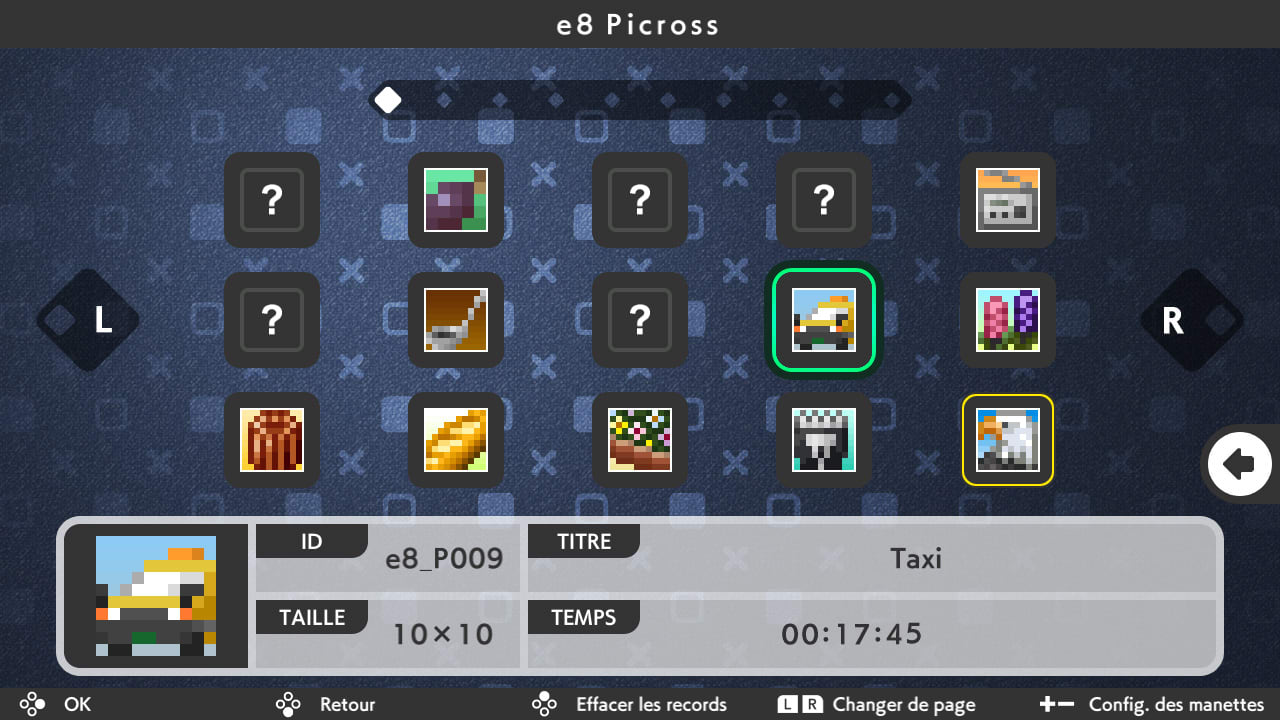1280x720 pixels.
Task: Move the page slider diamond at the top
Action: pyautogui.click(x=388, y=98)
